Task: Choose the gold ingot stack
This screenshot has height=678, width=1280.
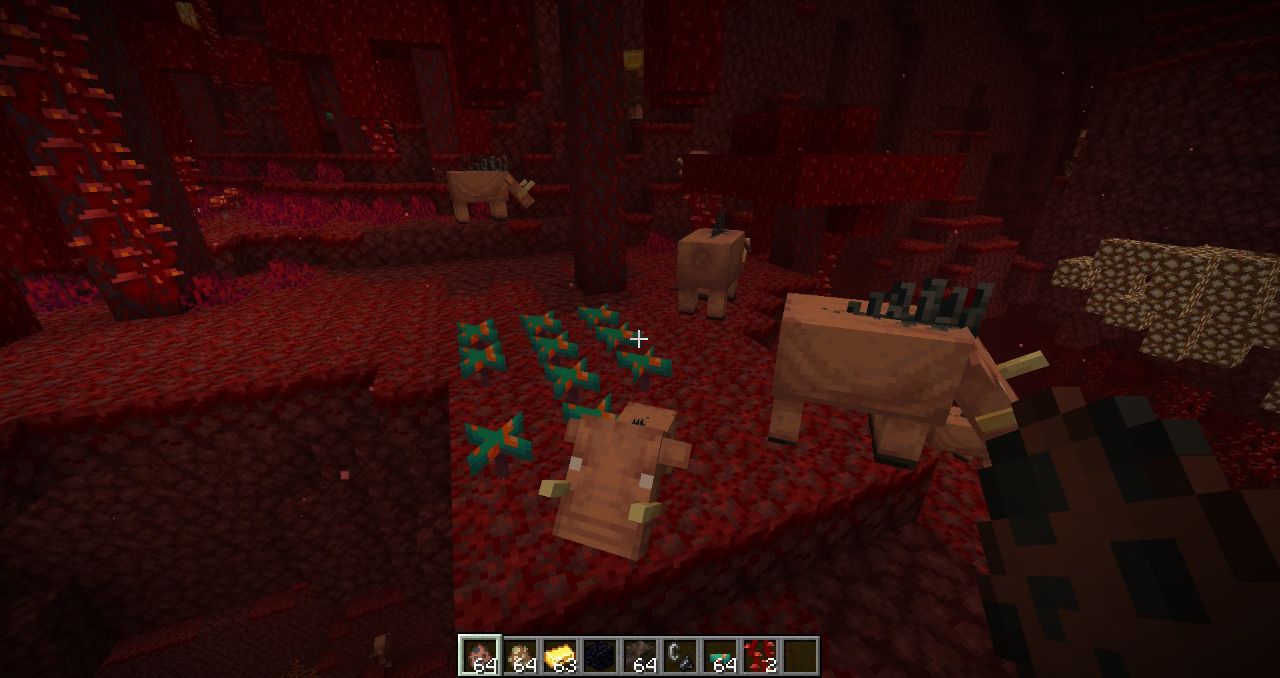Action: pyautogui.click(x=559, y=656)
